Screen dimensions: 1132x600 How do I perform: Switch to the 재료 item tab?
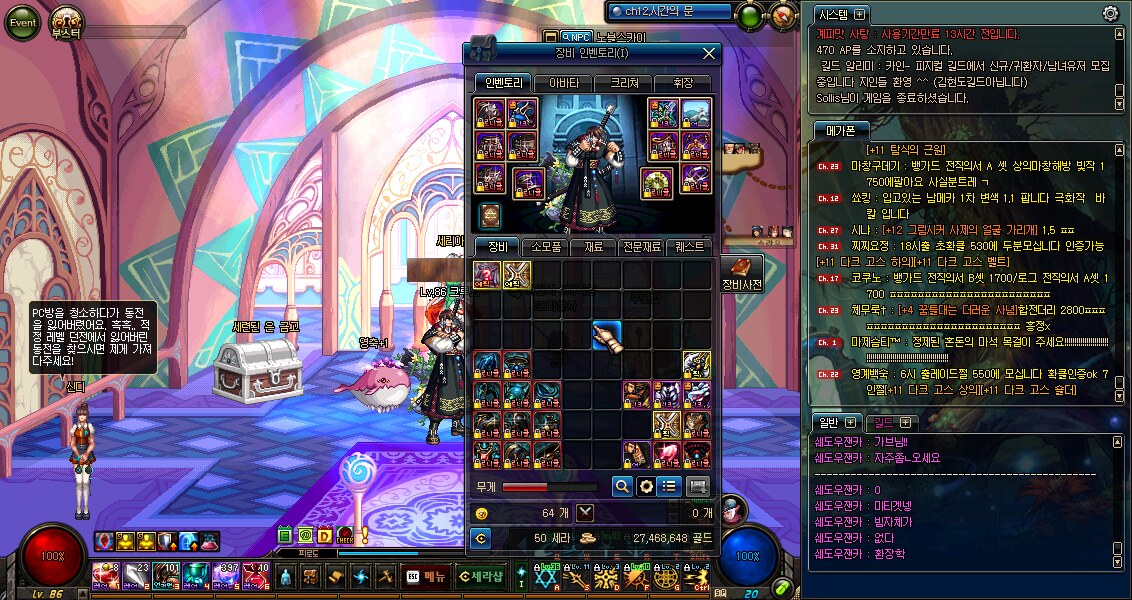tap(594, 246)
